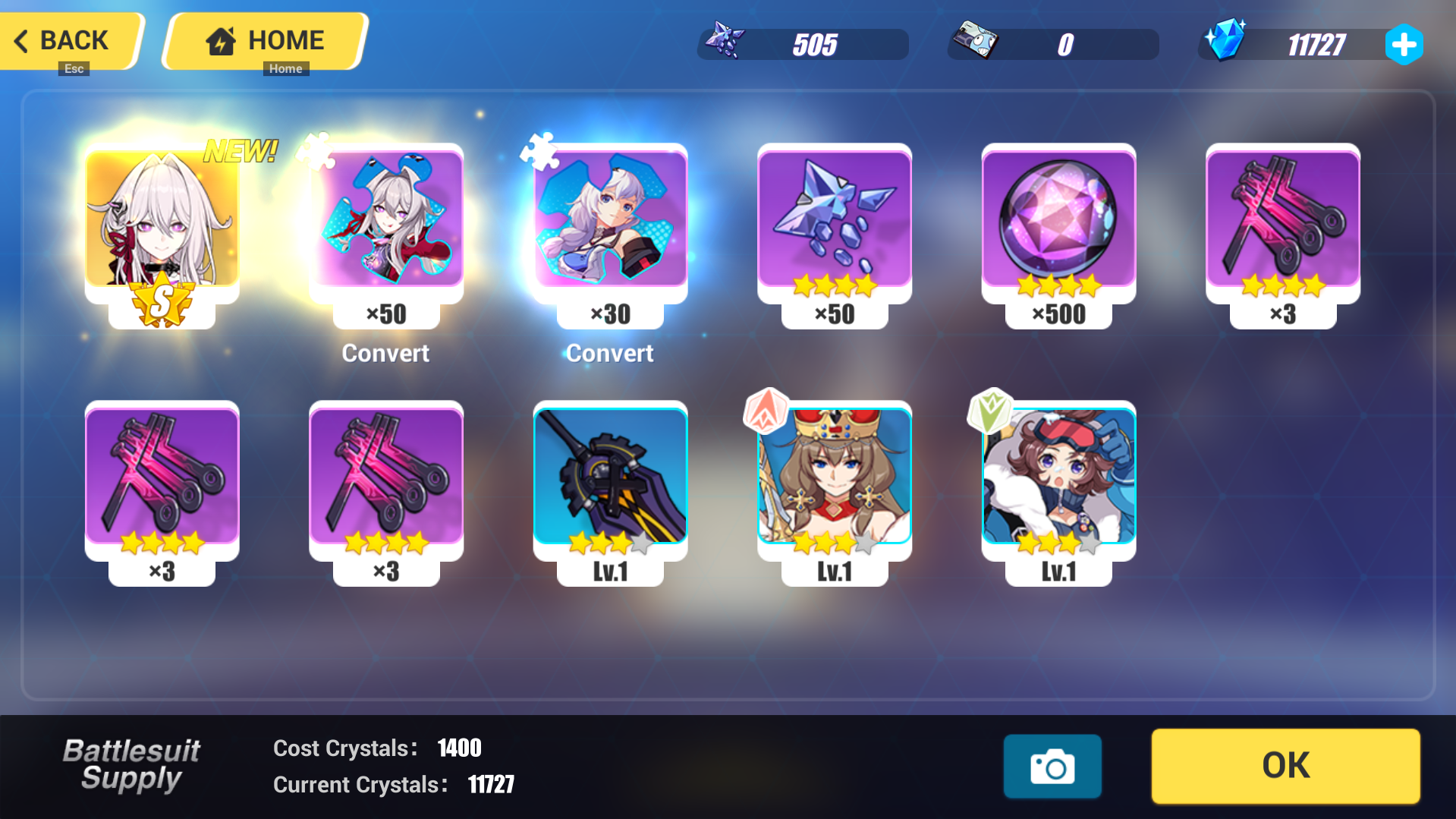Select Convert under the x30 character fragments
This screenshot has width=1456, height=819.
click(609, 352)
